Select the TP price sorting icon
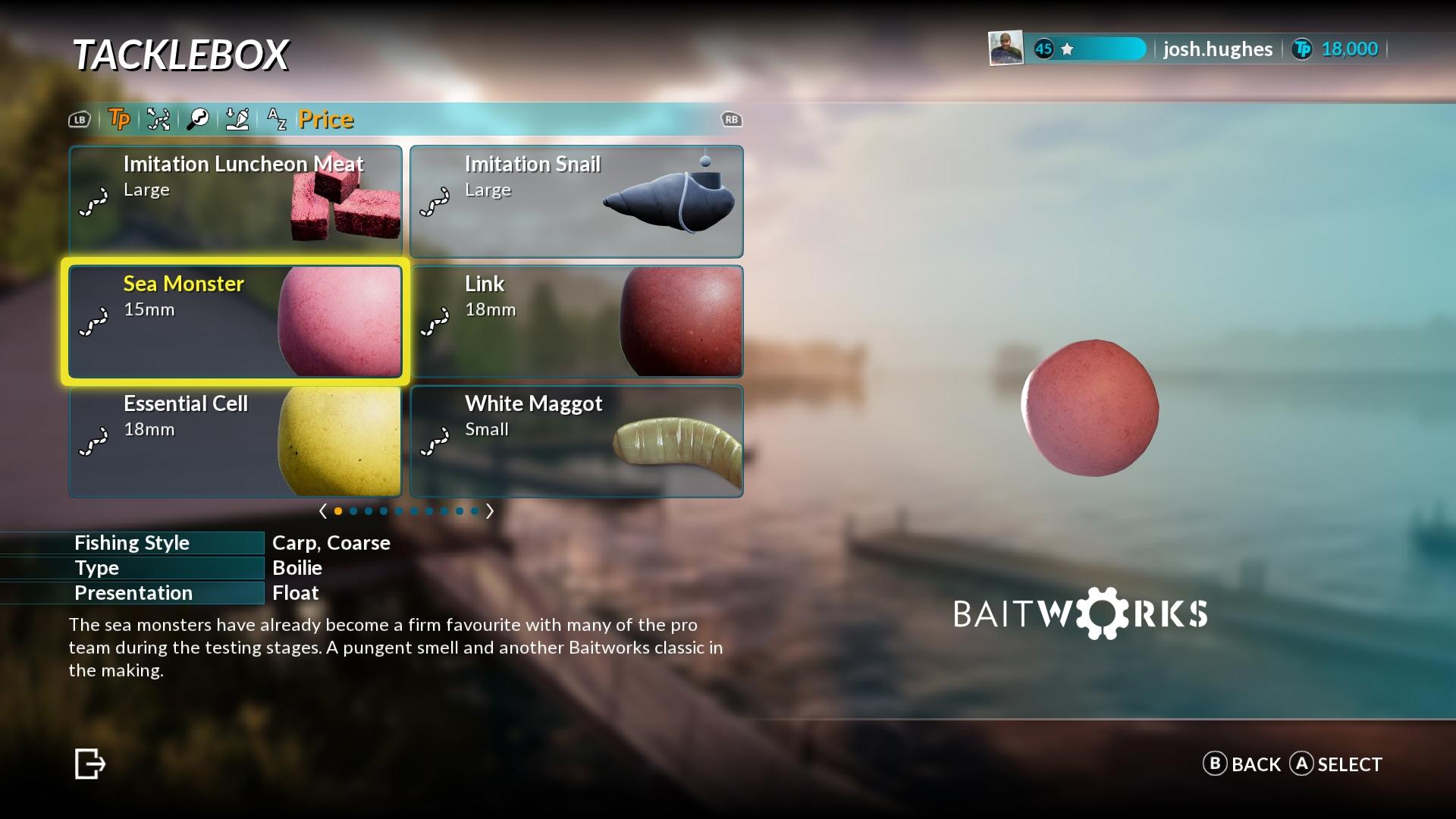The image size is (1456, 819). click(x=119, y=120)
